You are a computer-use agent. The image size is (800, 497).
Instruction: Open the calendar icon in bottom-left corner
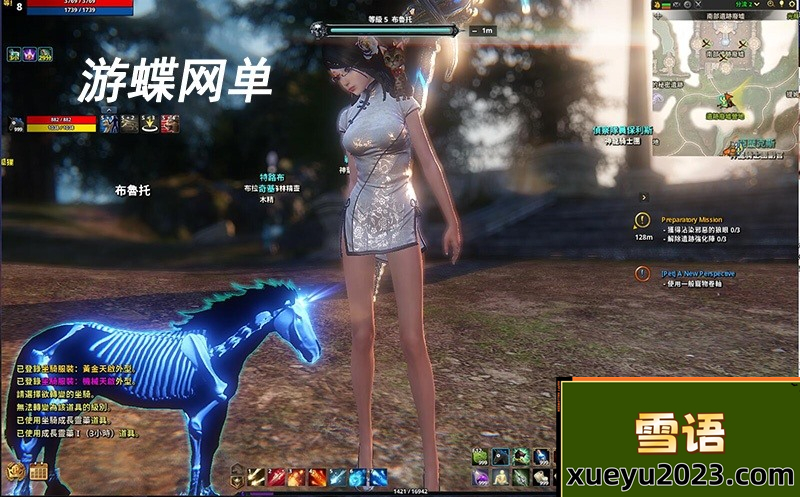pyautogui.click(x=39, y=472)
